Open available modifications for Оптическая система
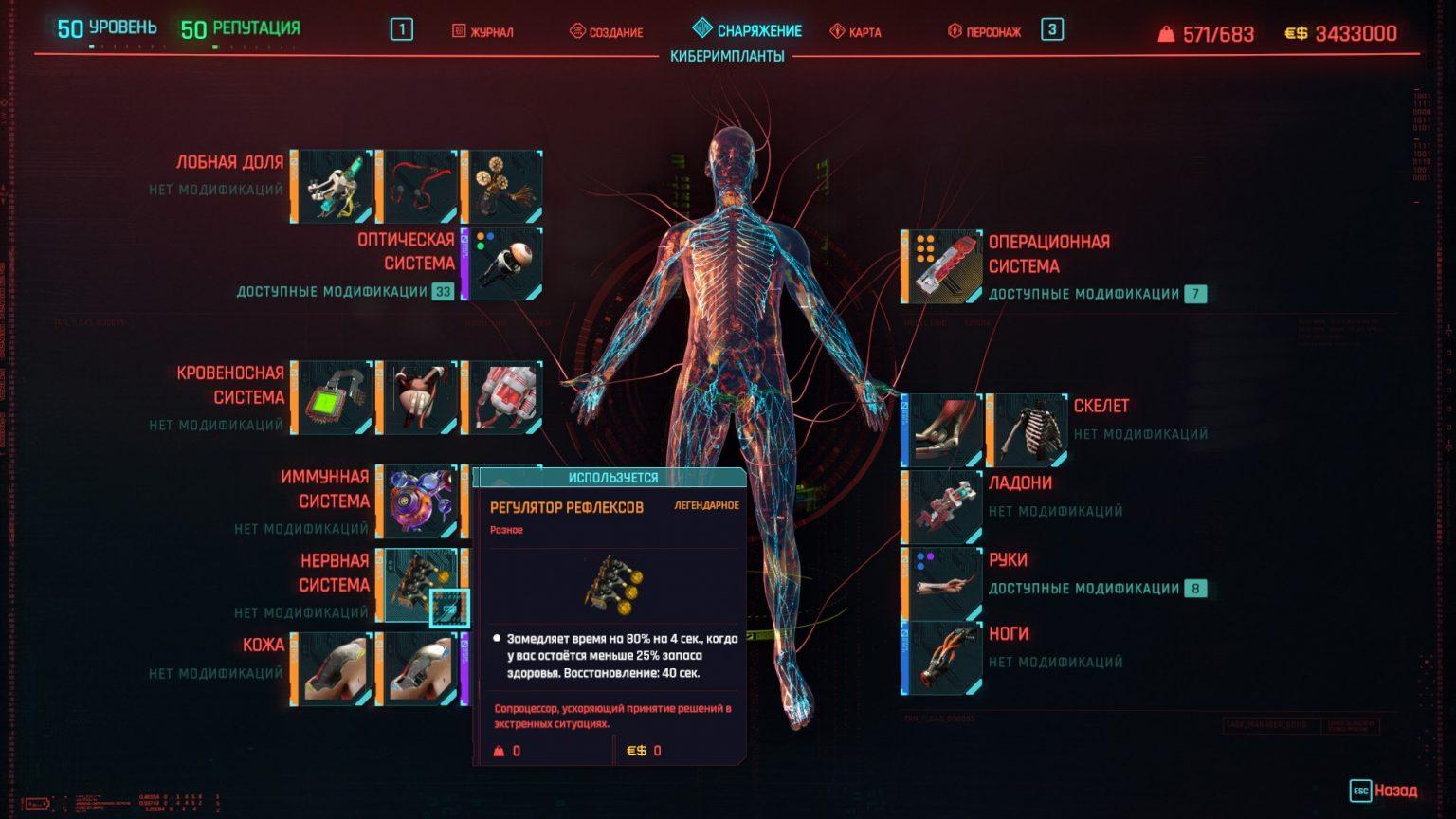The height and width of the screenshot is (819, 1456). click(x=357, y=293)
